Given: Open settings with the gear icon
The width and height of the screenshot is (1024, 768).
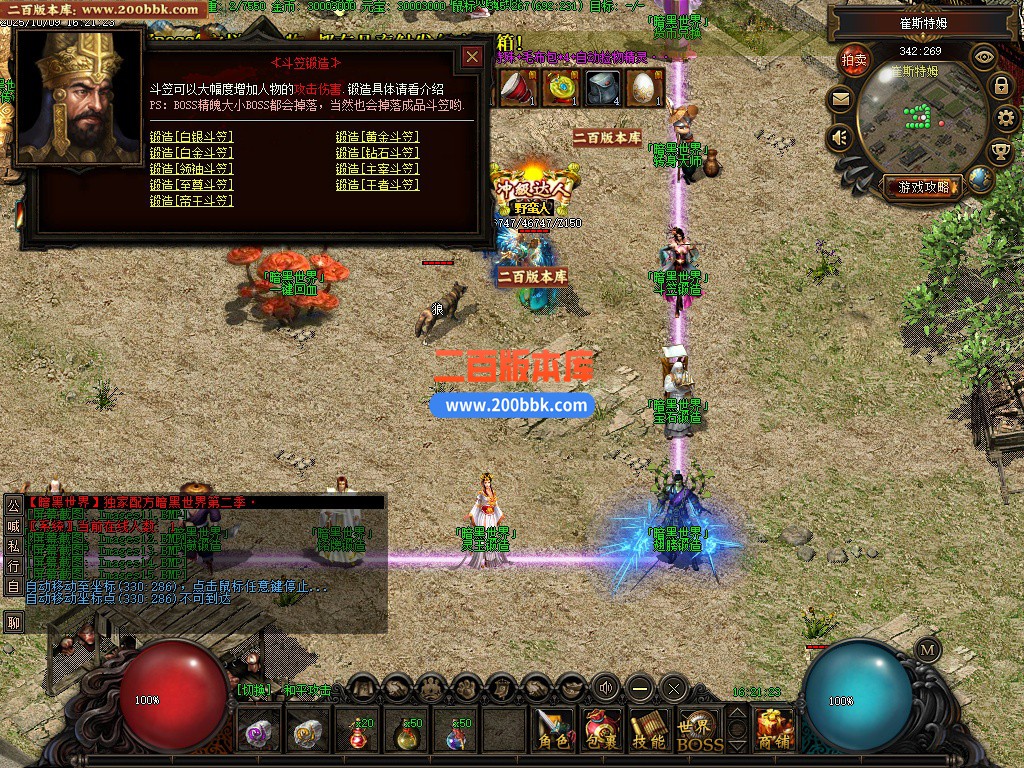Looking at the screenshot, I should (1007, 119).
